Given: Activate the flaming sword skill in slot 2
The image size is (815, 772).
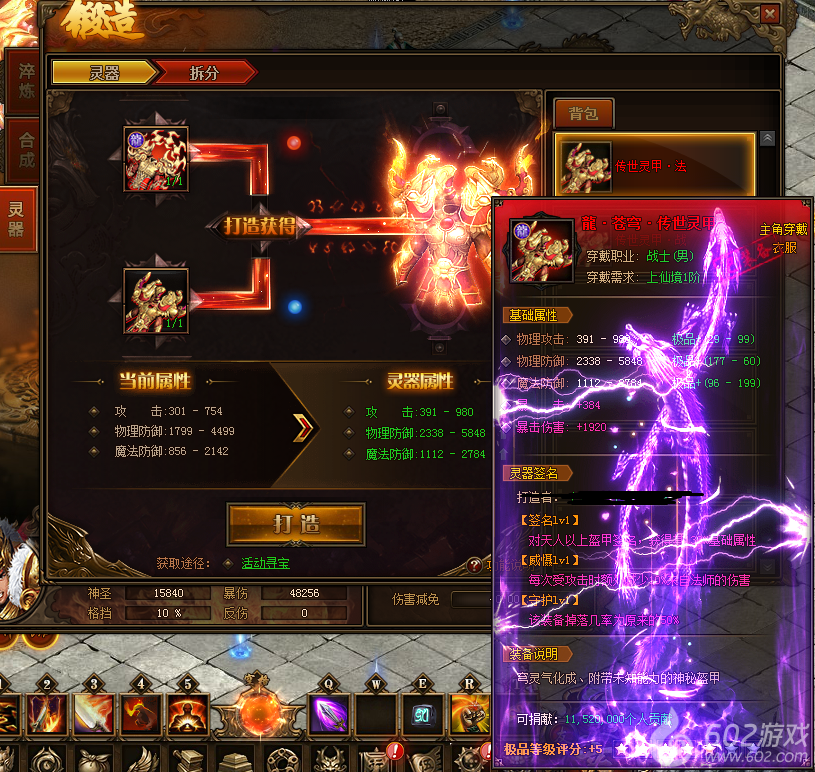Looking at the screenshot, I should pyautogui.click(x=46, y=715).
